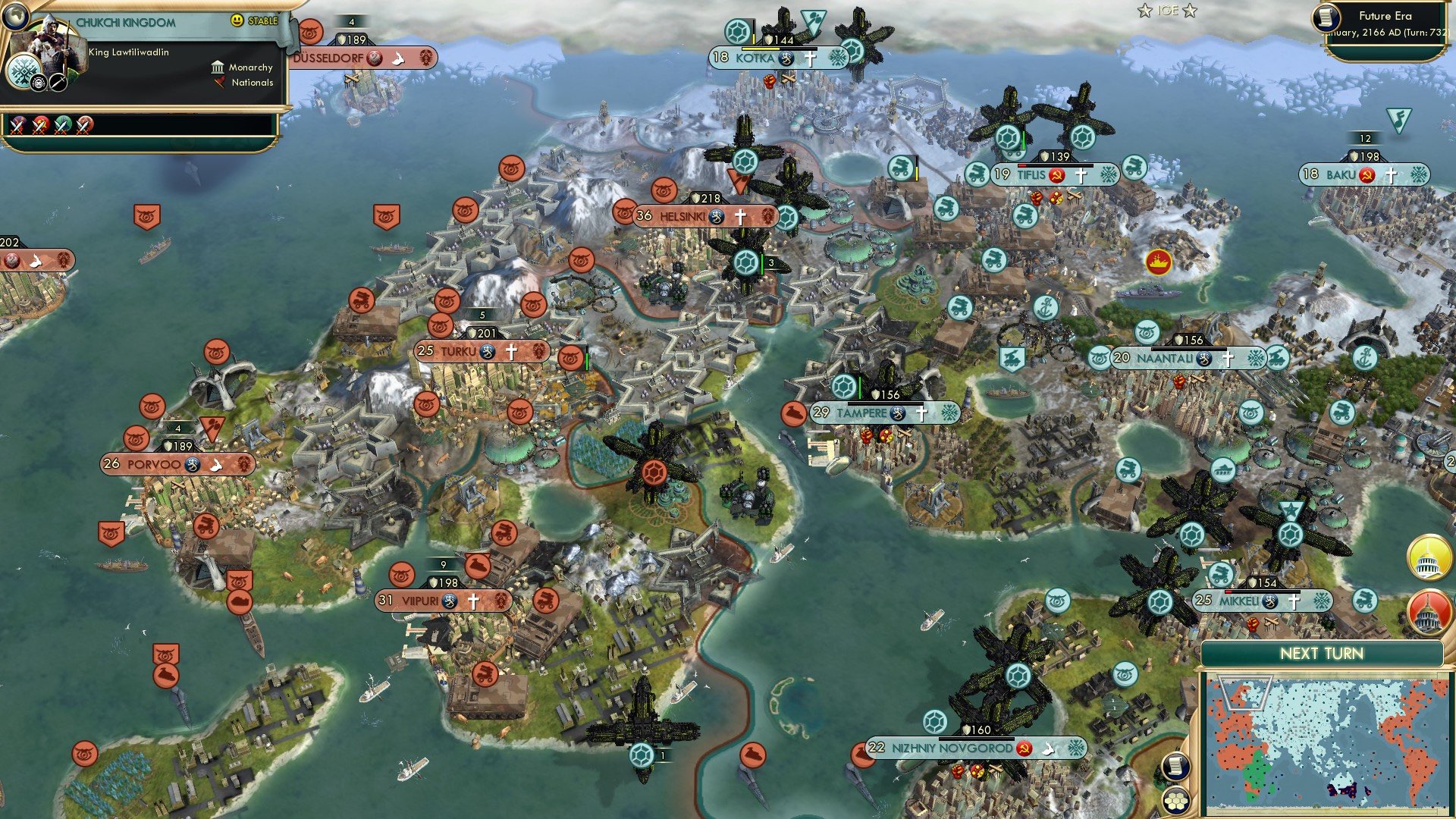
Task: Click the hexagon strategic view icon
Action: pyautogui.click(x=1174, y=802)
